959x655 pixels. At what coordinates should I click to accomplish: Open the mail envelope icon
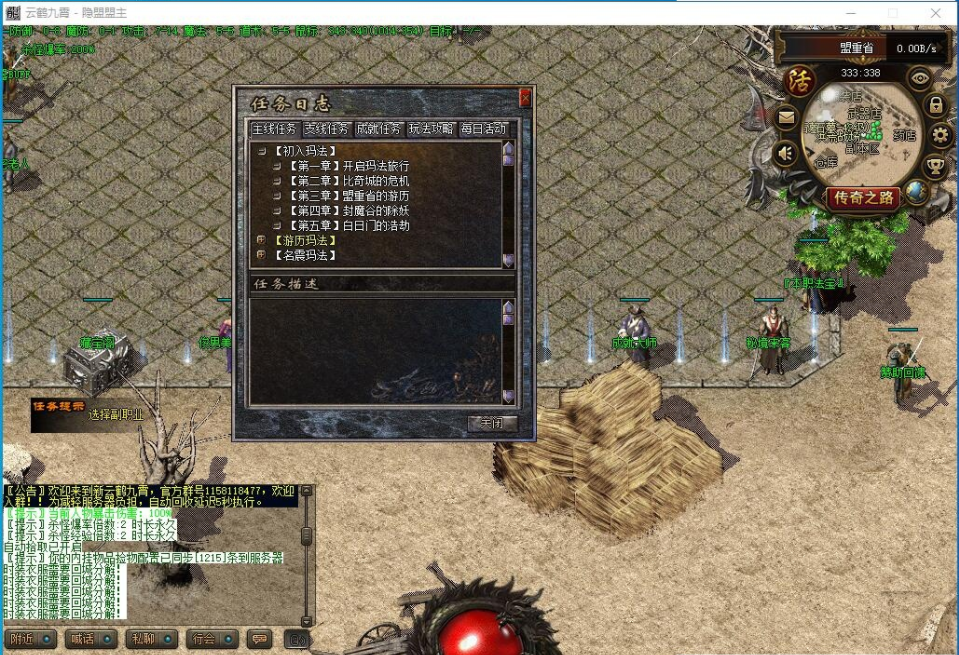pyautogui.click(x=787, y=118)
